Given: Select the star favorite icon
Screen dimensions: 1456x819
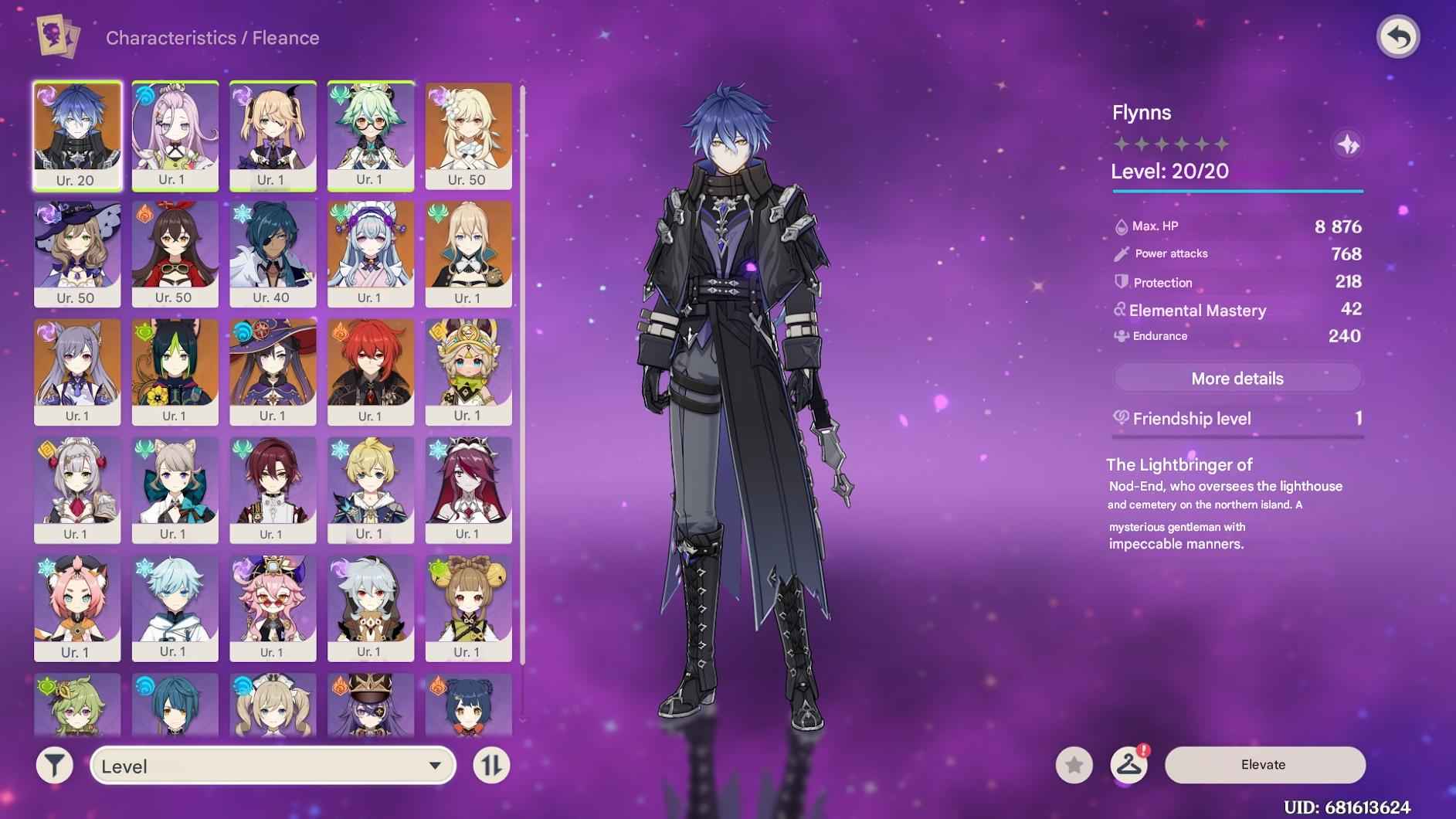Looking at the screenshot, I should click(1073, 764).
